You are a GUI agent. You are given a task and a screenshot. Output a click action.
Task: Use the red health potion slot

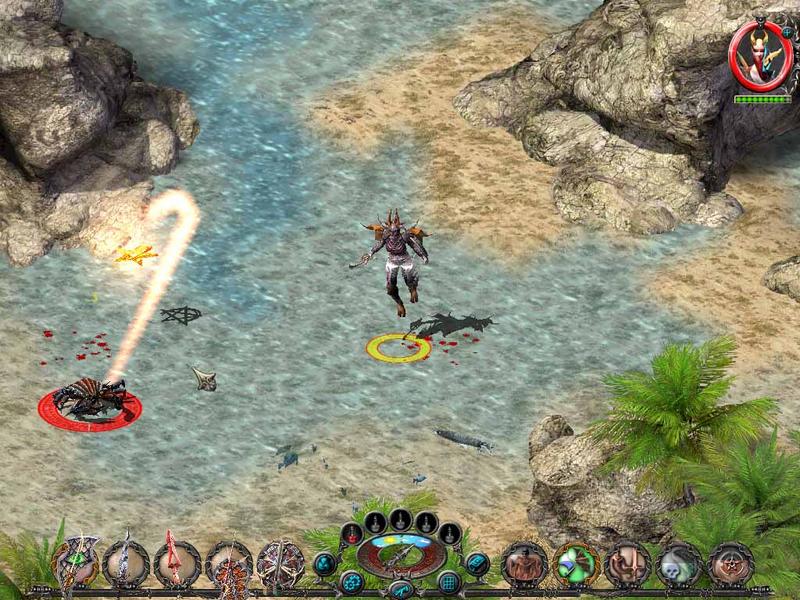(x=351, y=533)
